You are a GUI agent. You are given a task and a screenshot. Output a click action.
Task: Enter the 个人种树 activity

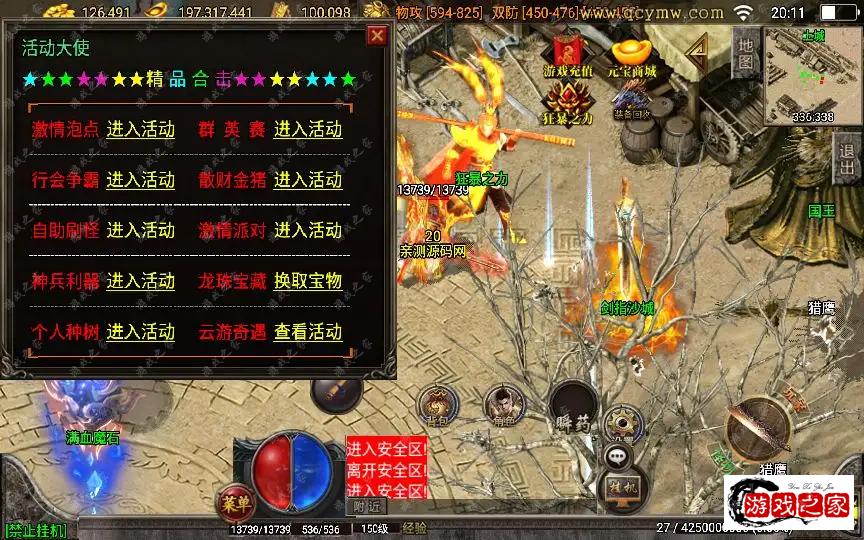click(x=140, y=331)
